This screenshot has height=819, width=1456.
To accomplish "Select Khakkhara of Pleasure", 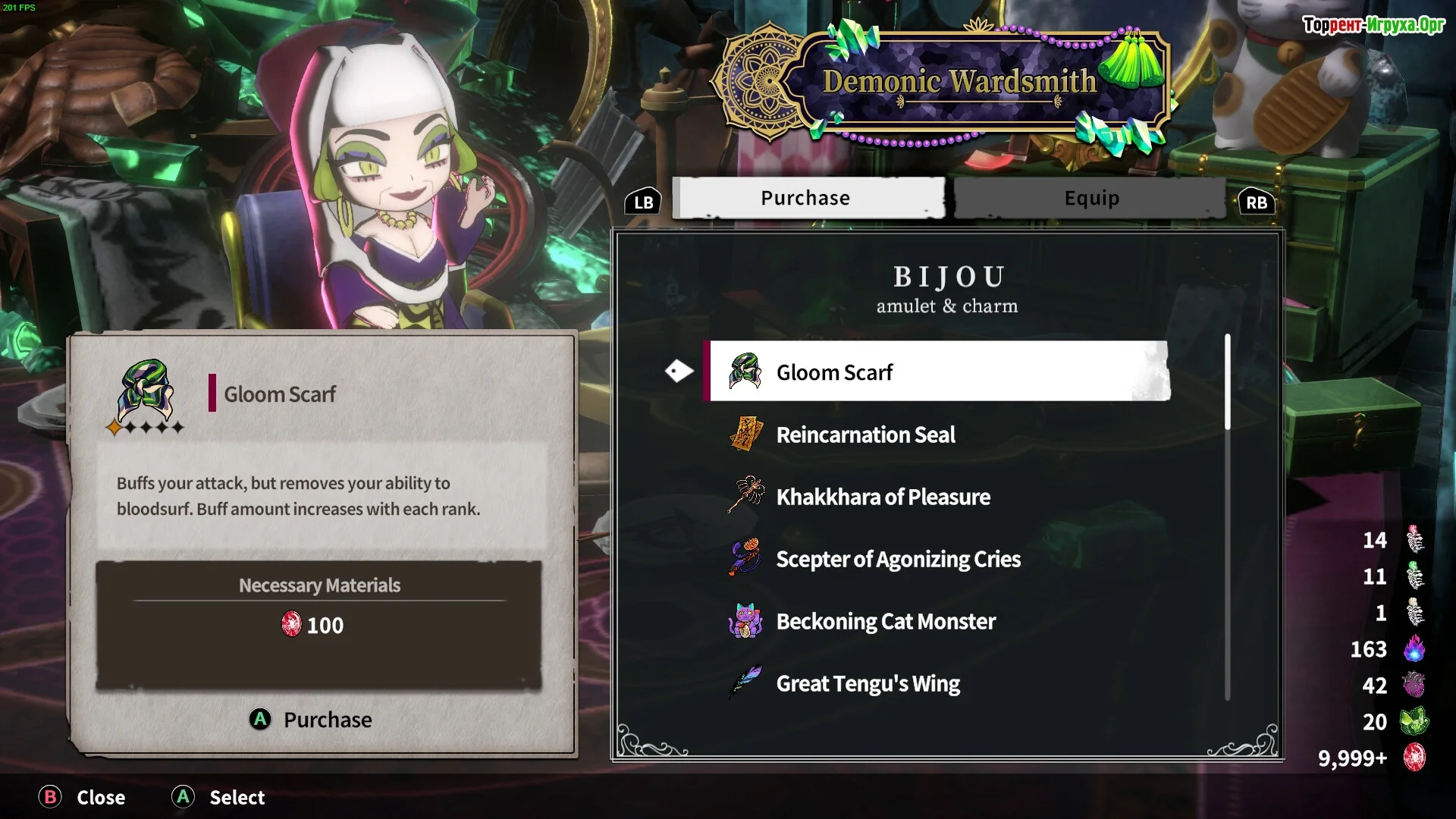I will pyautogui.click(x=883, y=497).
